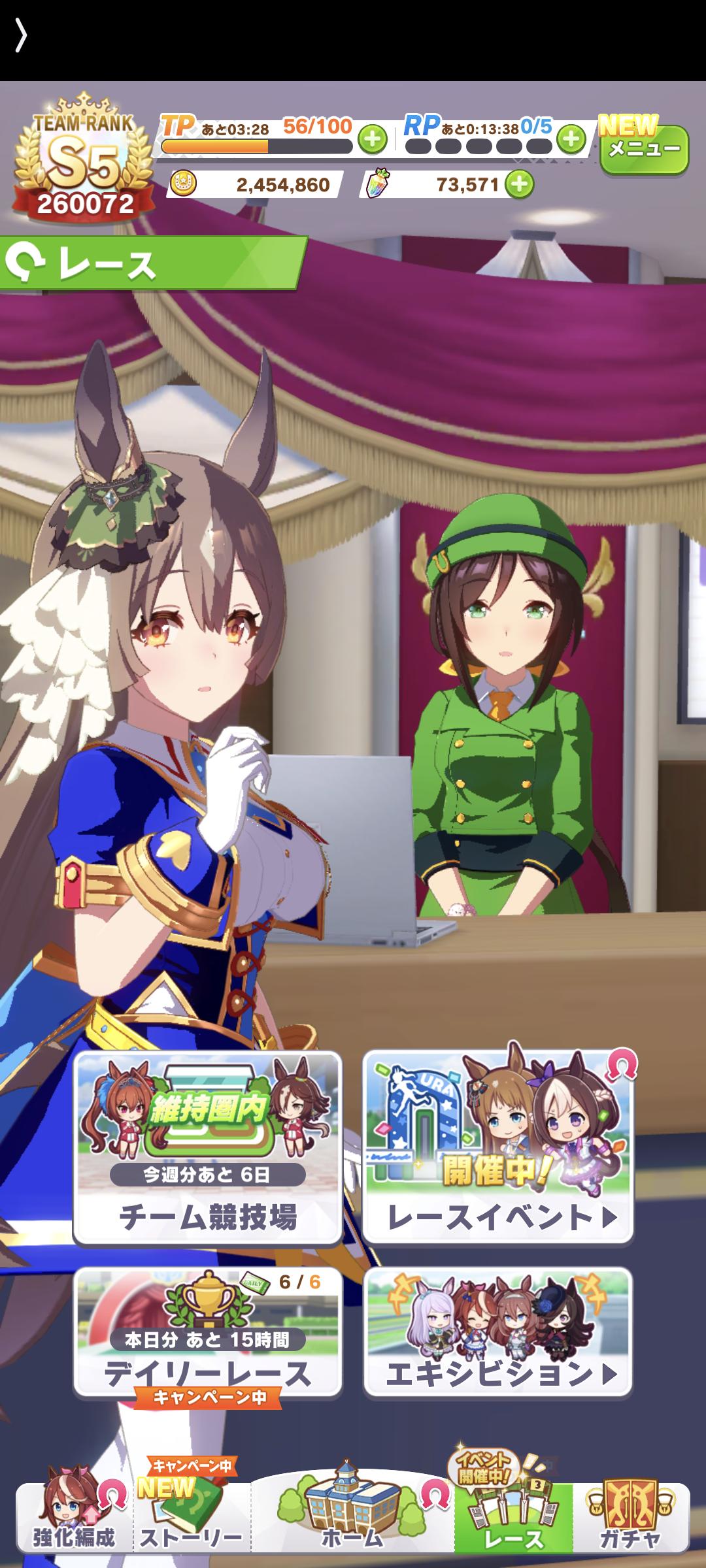706x1568 pixels.
Task: Open the ストーリー story tab
Action: pos(191,1517)
